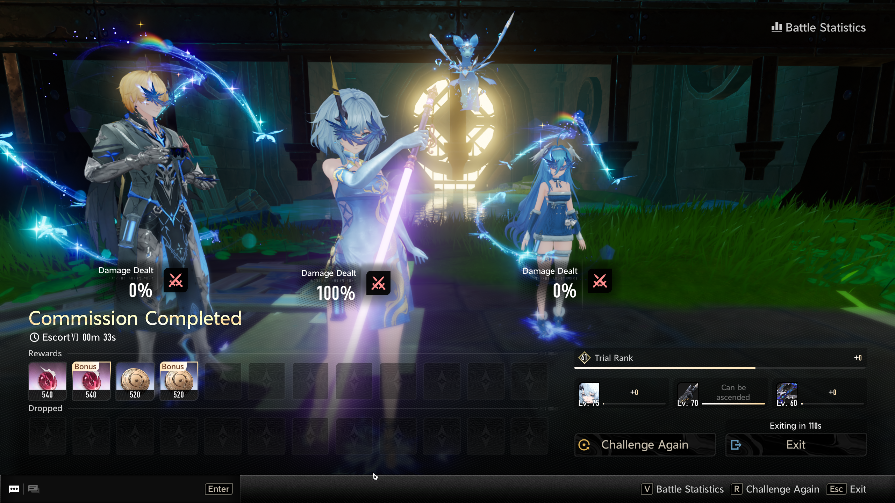
Task: Select the Bonus-tagged red gem reward
Action: pyautogui.click(x=91, y=380)
